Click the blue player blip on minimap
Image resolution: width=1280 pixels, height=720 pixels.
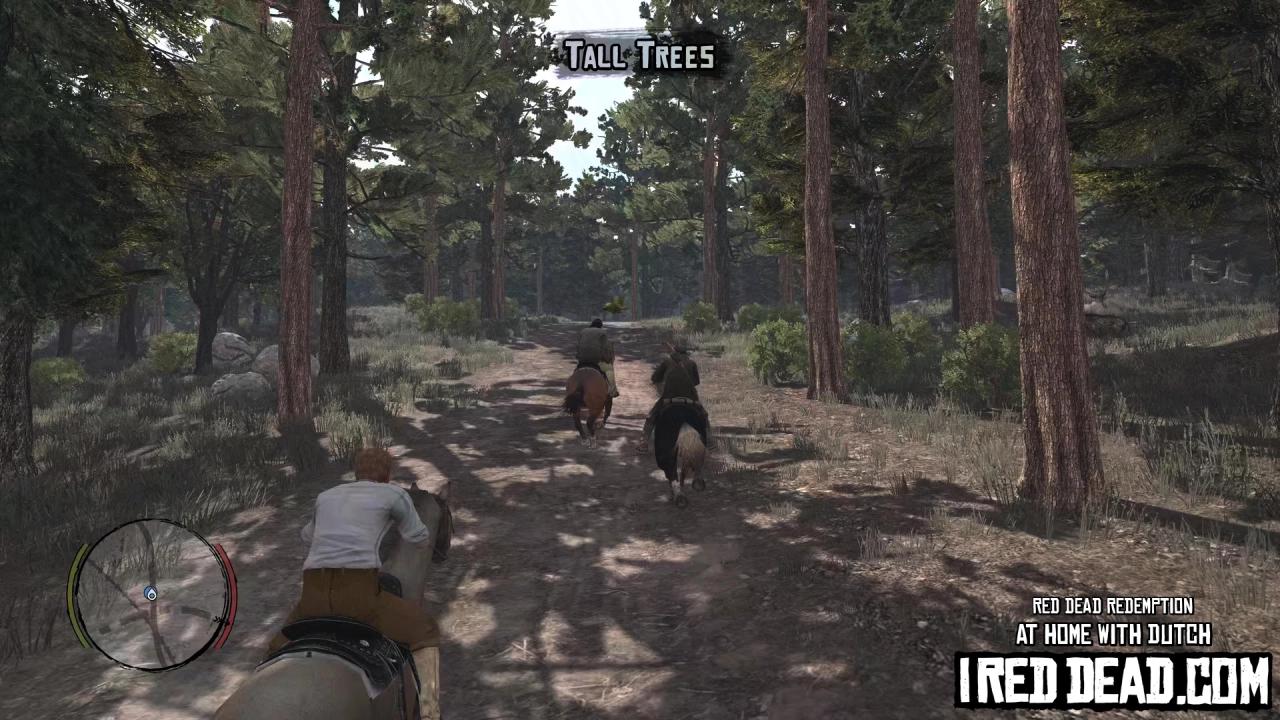pyautogui.click(x=152, y=593)
